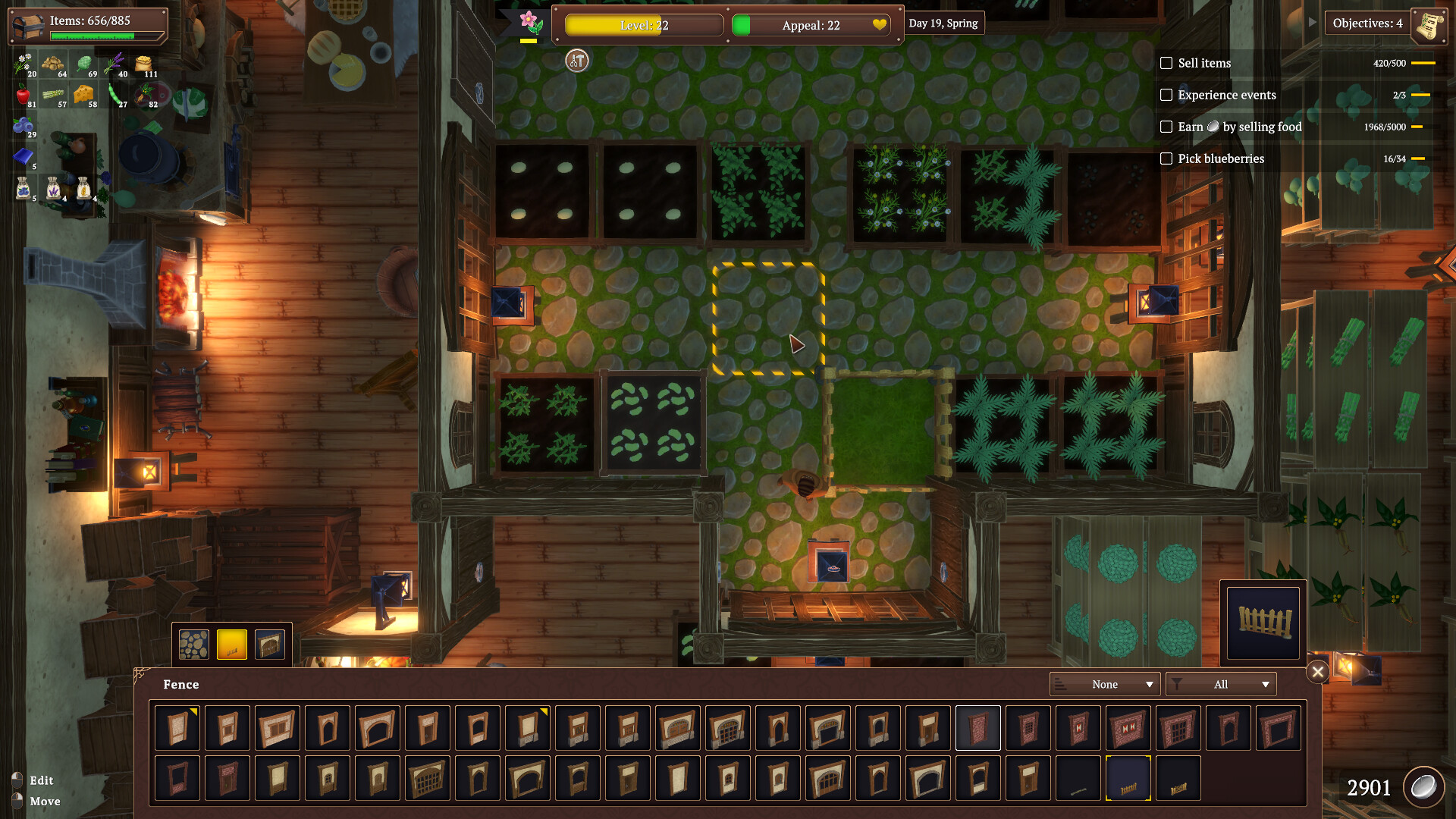This screenshot has width=1456, height=819.
Task: Switch to the highlighted yellow build tab
Action: click(232, 643)
